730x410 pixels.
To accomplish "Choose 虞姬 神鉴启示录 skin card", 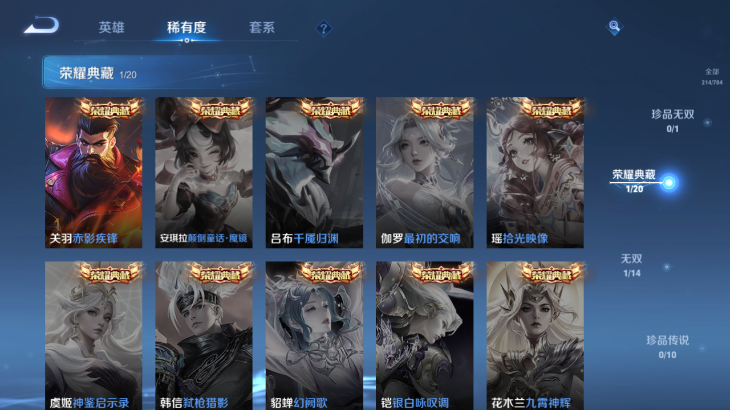I will (x=94, y=335).
